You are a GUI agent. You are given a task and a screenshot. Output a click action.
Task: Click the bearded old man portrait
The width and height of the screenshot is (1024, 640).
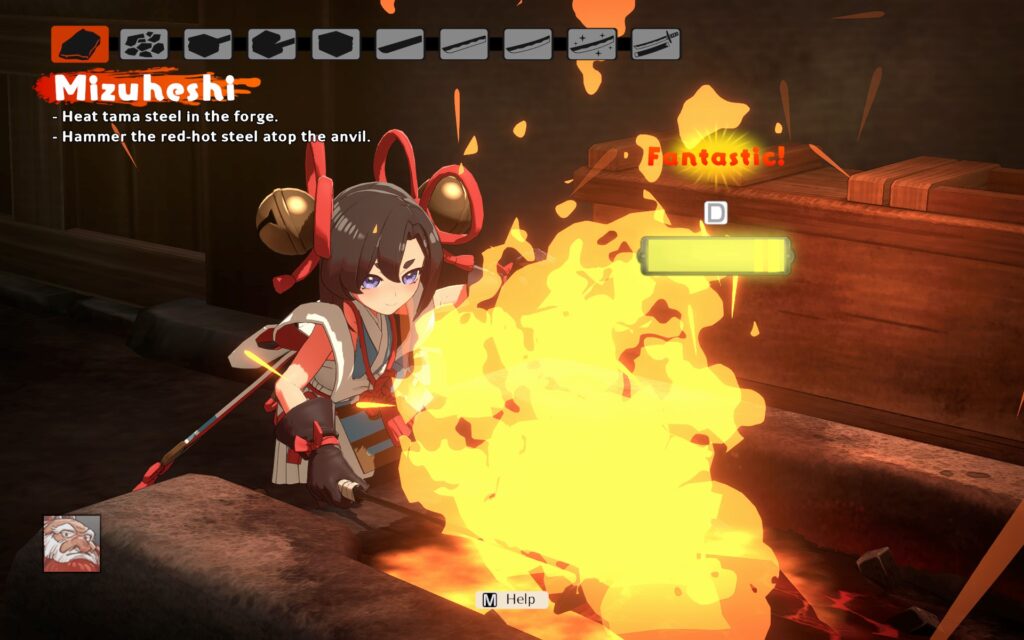pos(72,543)
